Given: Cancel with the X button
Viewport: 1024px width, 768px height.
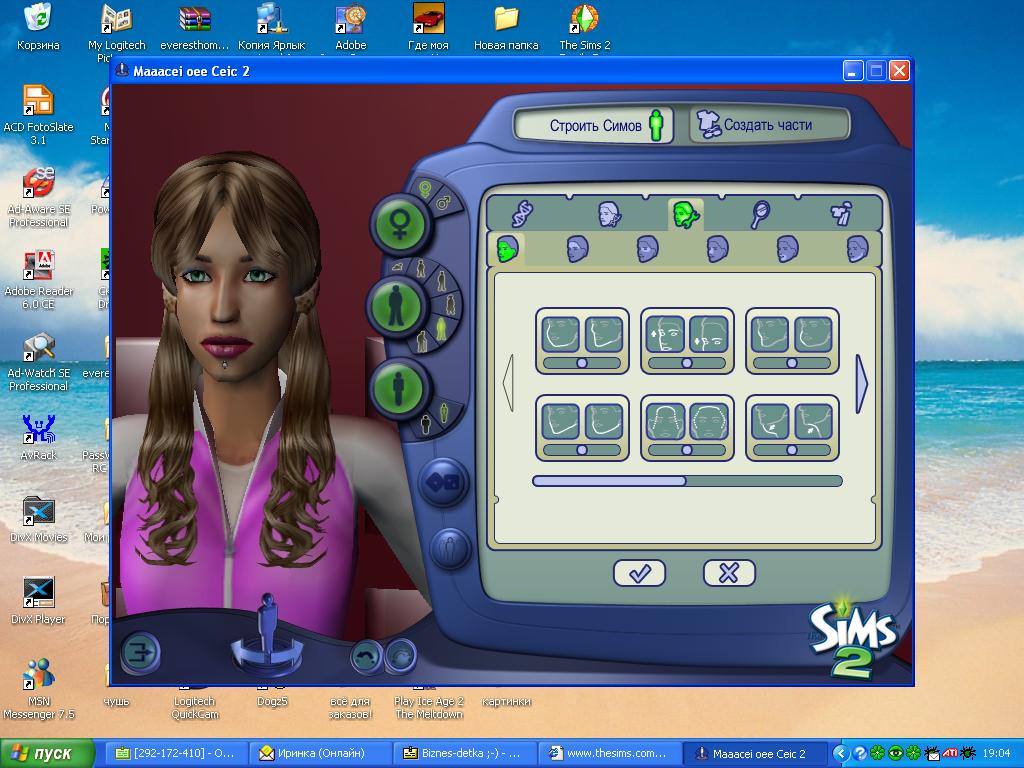Looking at the screenshot, I should [729, 573].
